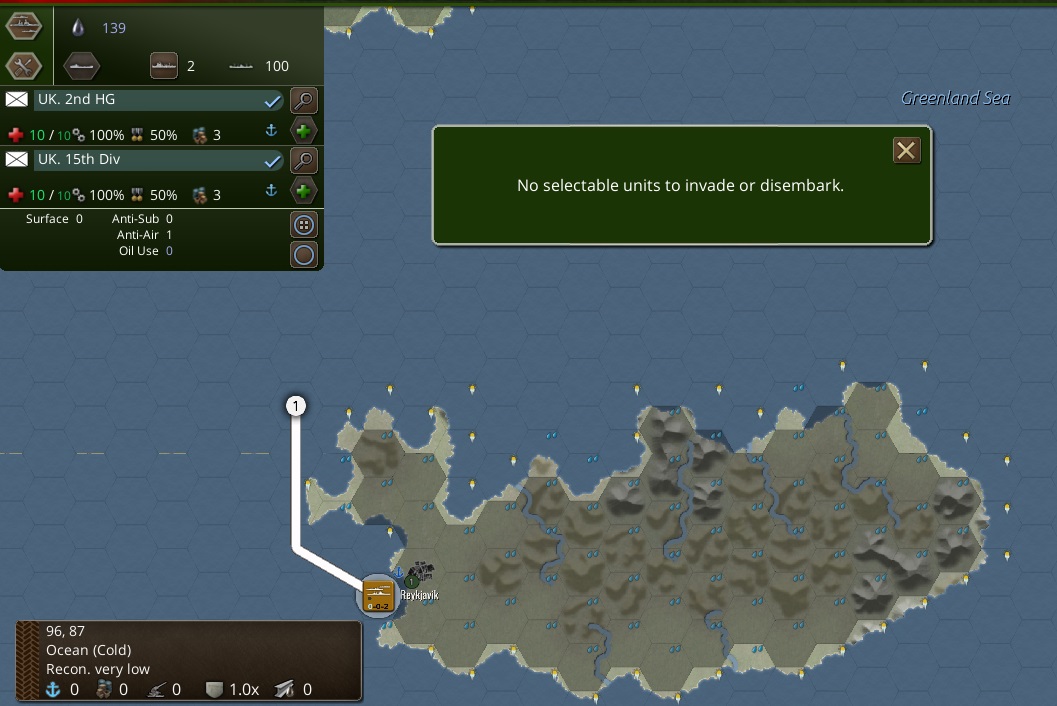
Task: Inspect UK. 2nd HG with magnifier button
Action: (x=304, y=100)
